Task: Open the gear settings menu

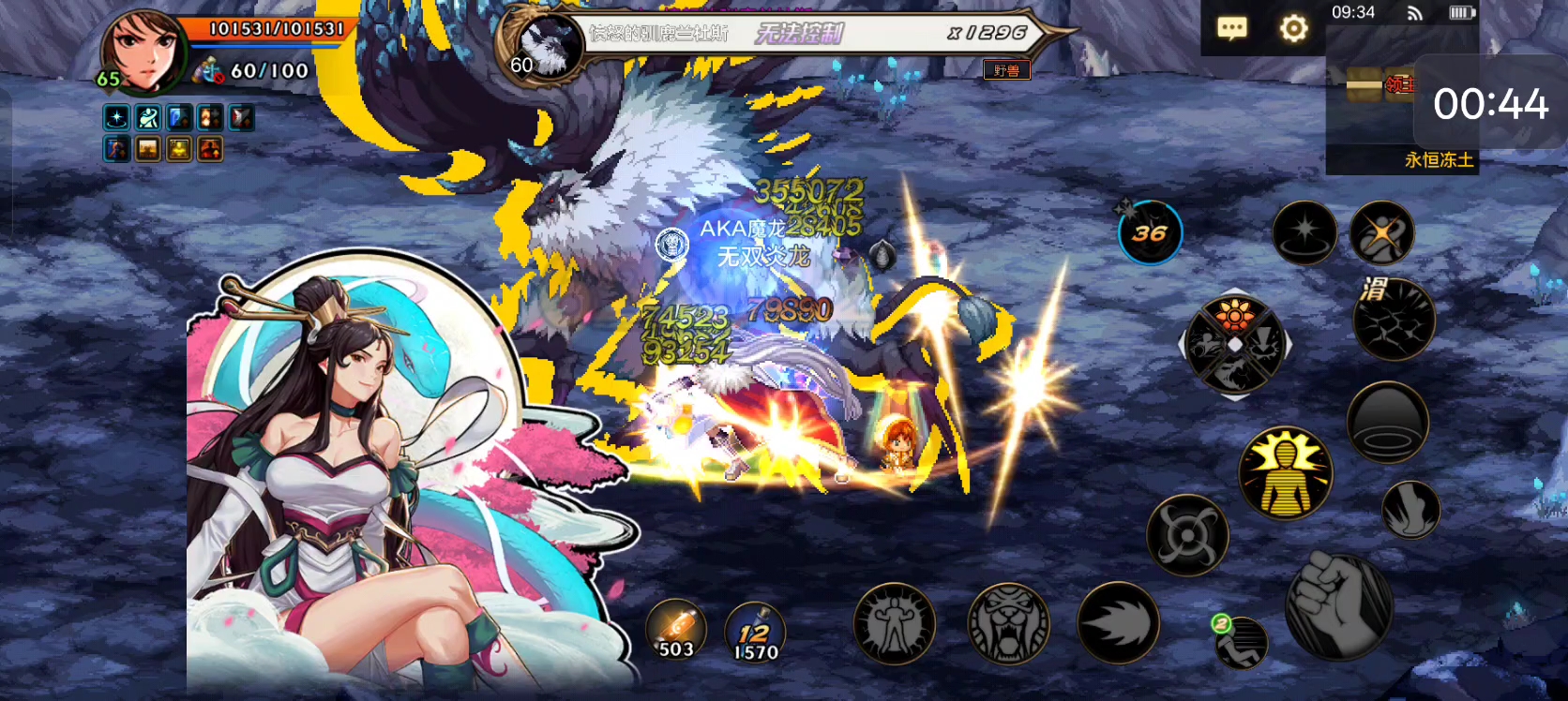Action: 1293,28
